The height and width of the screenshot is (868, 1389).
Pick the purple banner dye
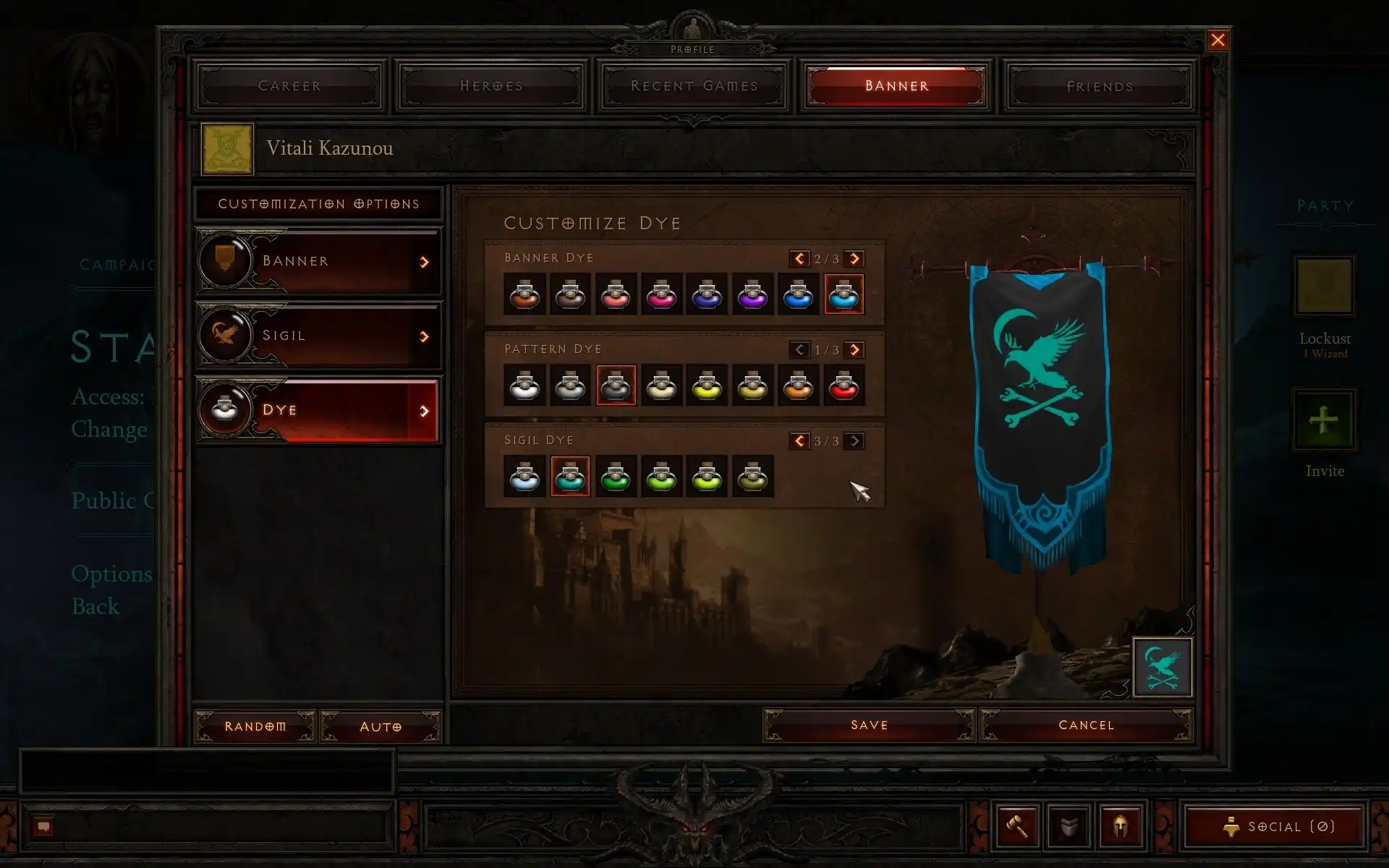pyautogui.click(x=752, y=294)
